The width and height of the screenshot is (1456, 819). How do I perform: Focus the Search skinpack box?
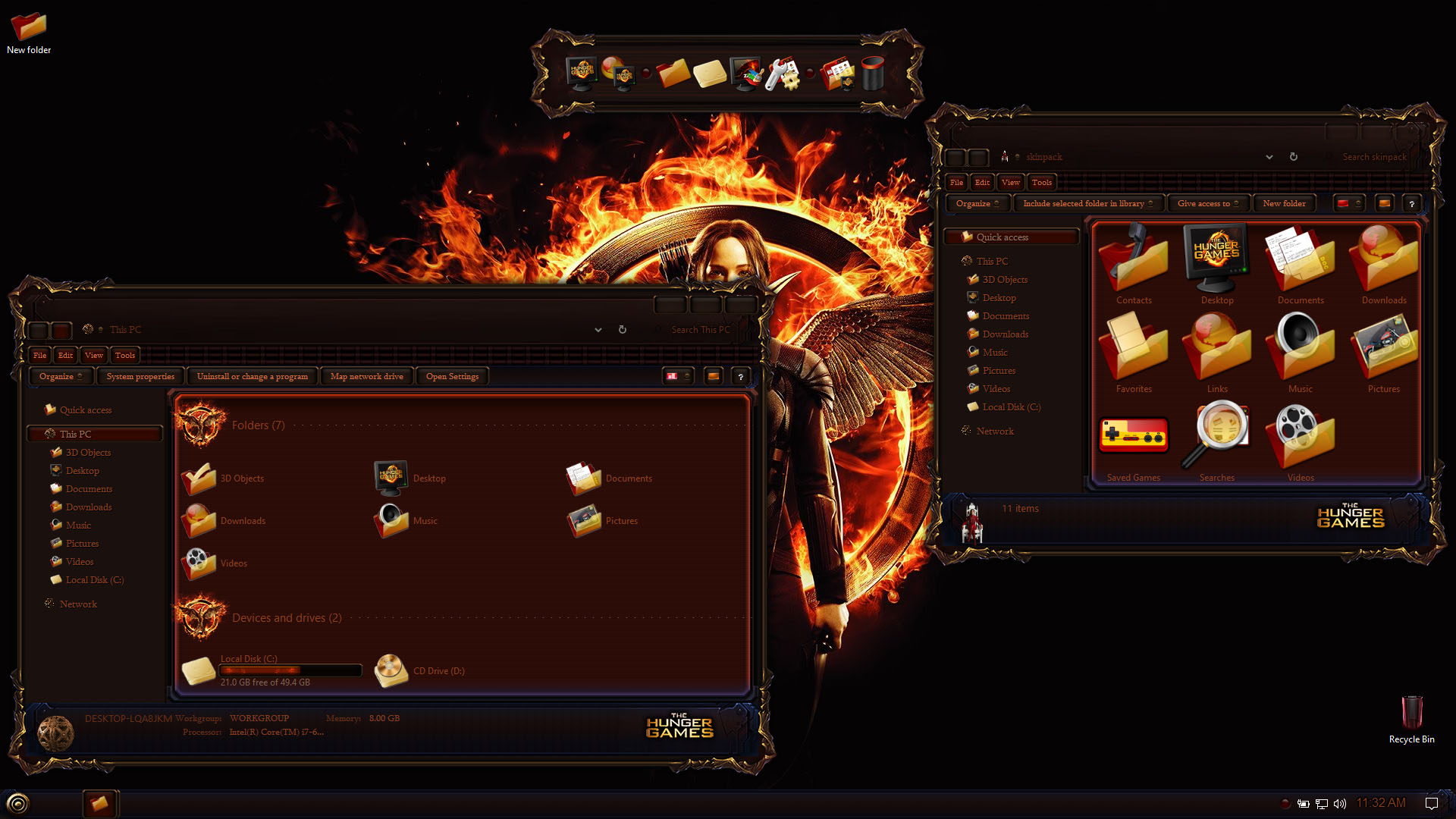point(1373,157)
